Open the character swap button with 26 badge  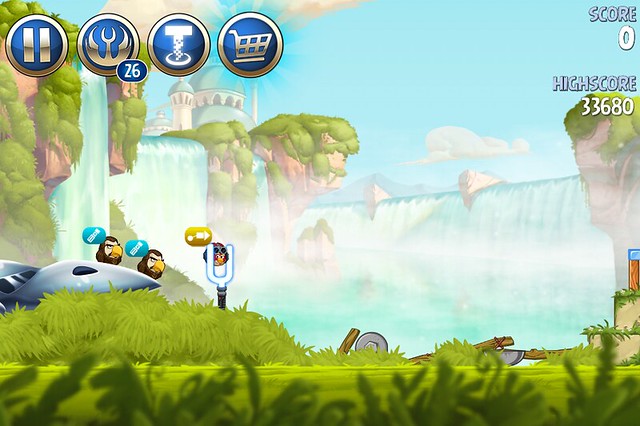[x=107, y=45]
